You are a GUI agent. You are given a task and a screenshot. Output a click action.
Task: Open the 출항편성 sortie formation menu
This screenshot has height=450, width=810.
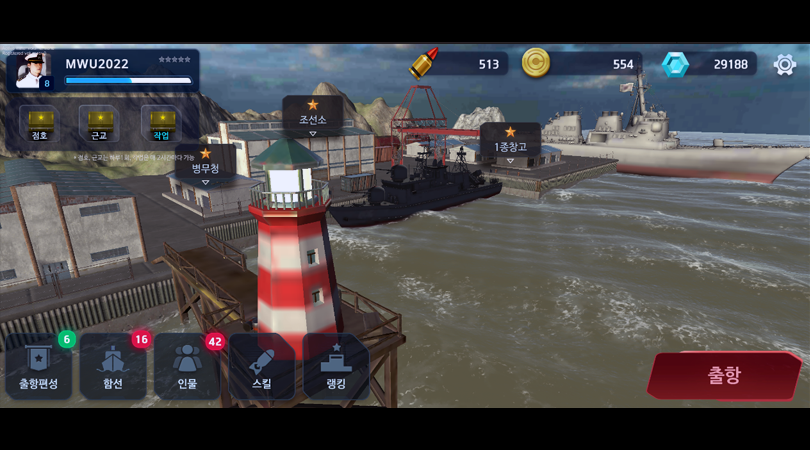coord(38,366)
